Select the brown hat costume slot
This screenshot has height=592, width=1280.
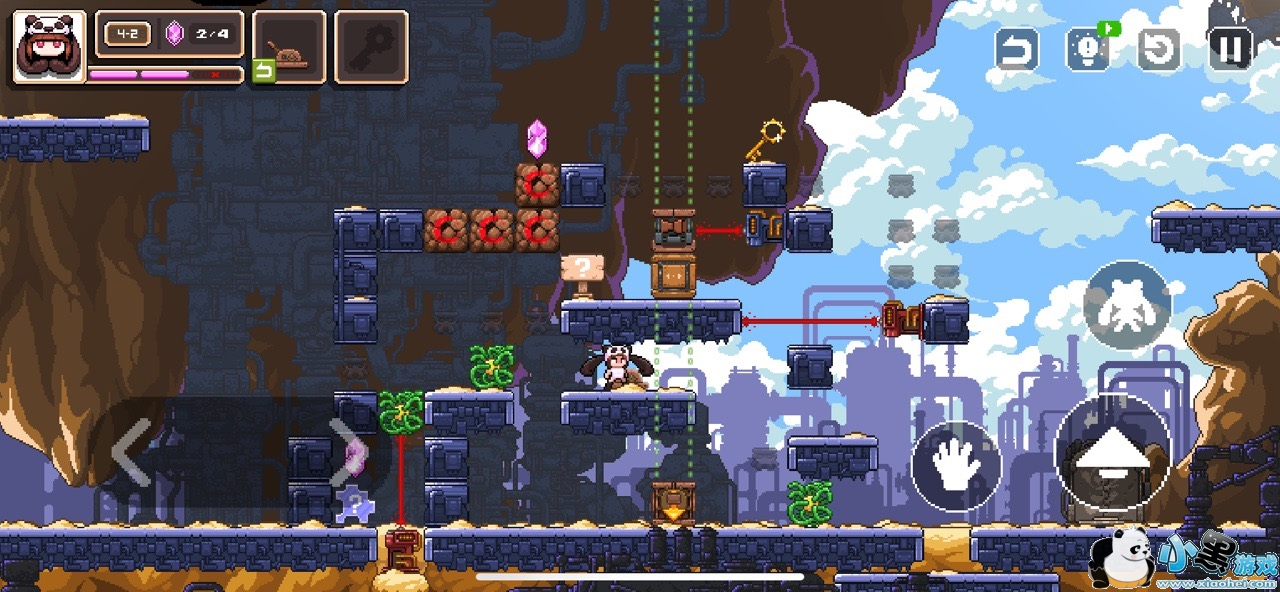click(290, 47)
